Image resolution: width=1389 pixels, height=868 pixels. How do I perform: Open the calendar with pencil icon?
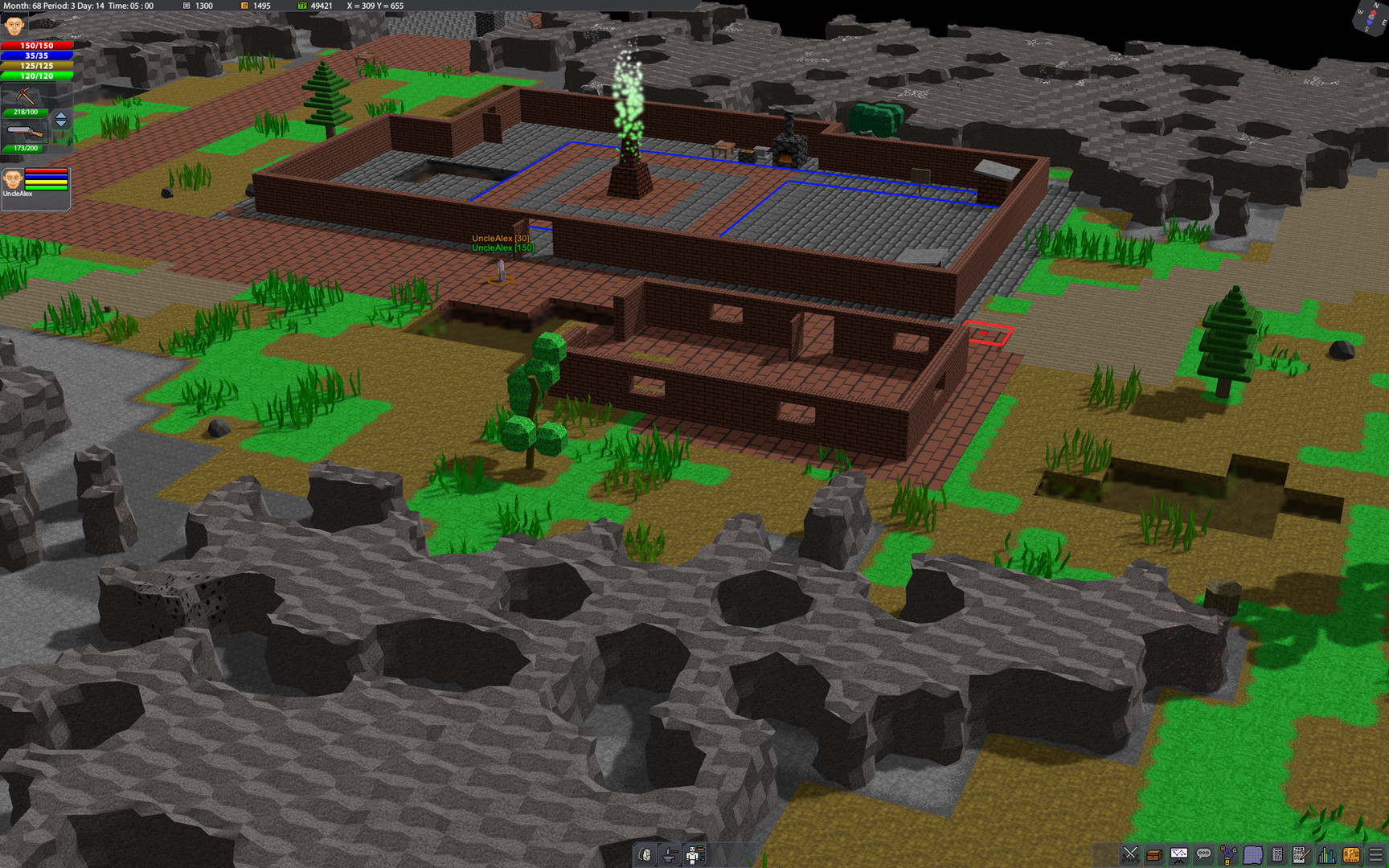pos(1301,854)
